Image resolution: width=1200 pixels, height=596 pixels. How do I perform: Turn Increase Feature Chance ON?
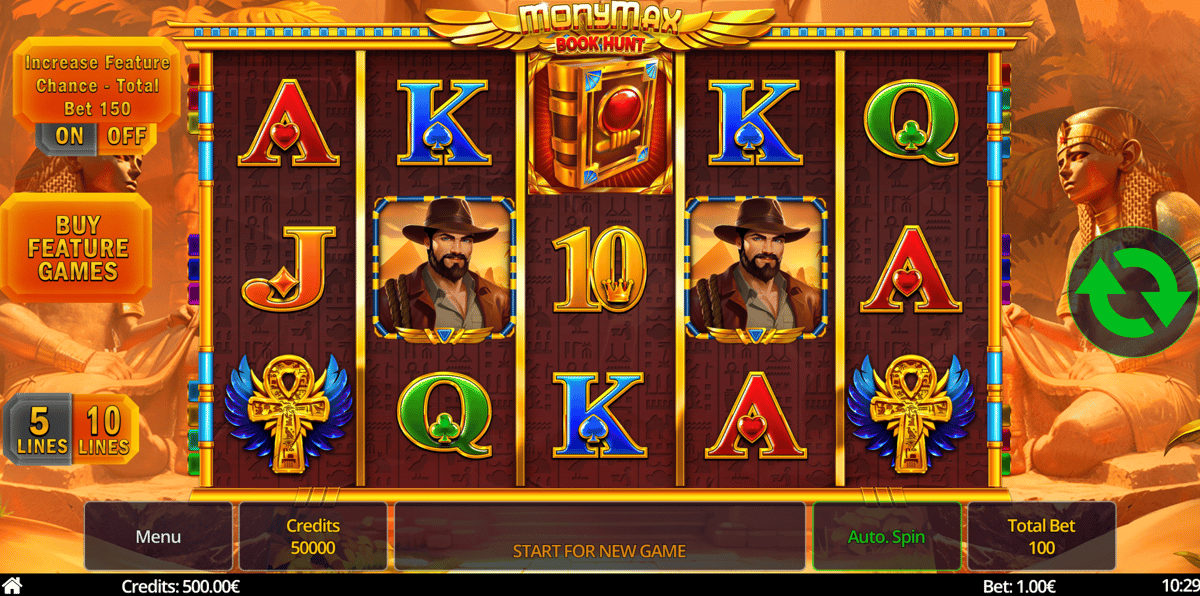(x=69, y=136)
